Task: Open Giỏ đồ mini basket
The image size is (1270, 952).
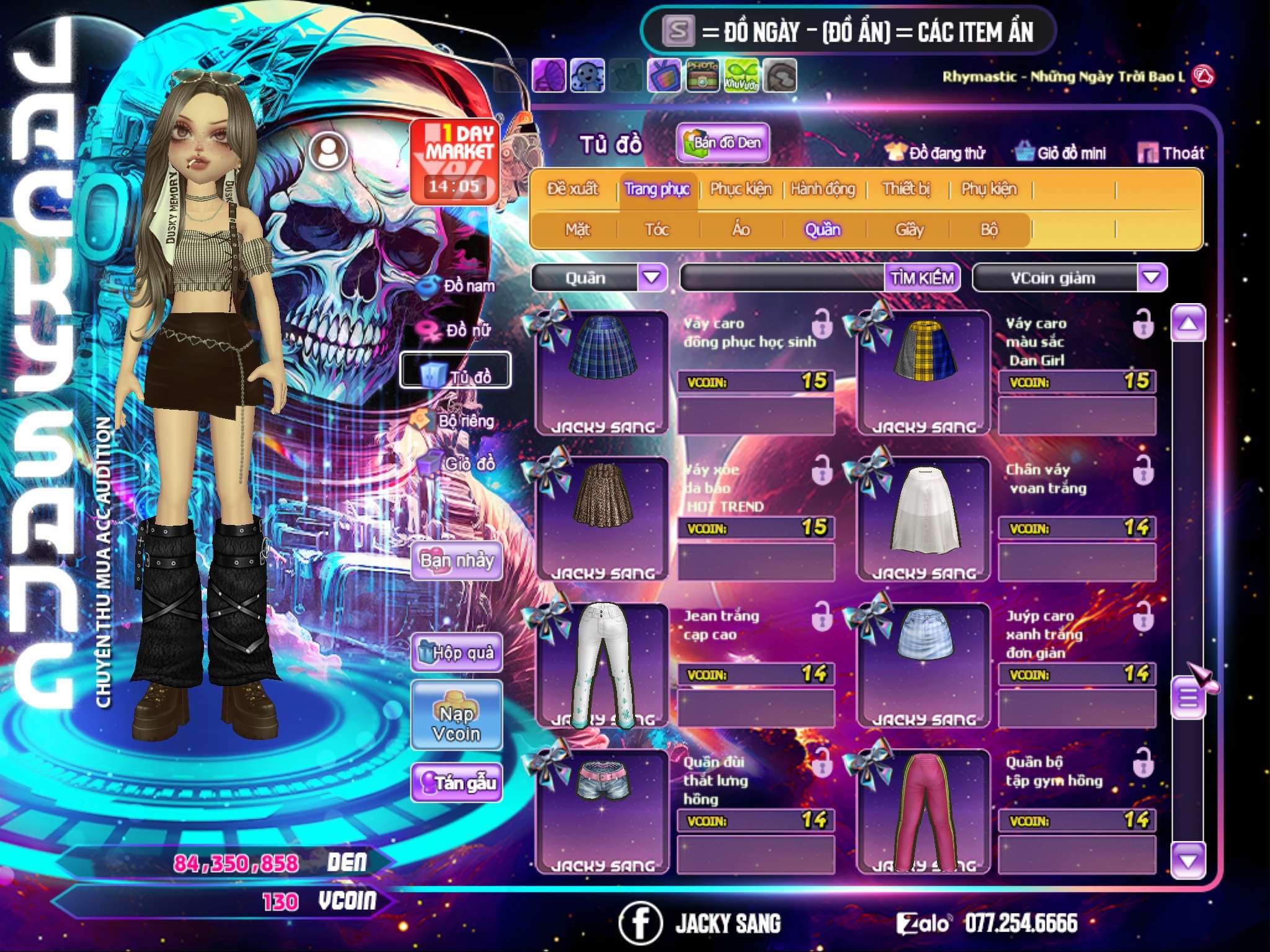Action: pos(1060,153)
